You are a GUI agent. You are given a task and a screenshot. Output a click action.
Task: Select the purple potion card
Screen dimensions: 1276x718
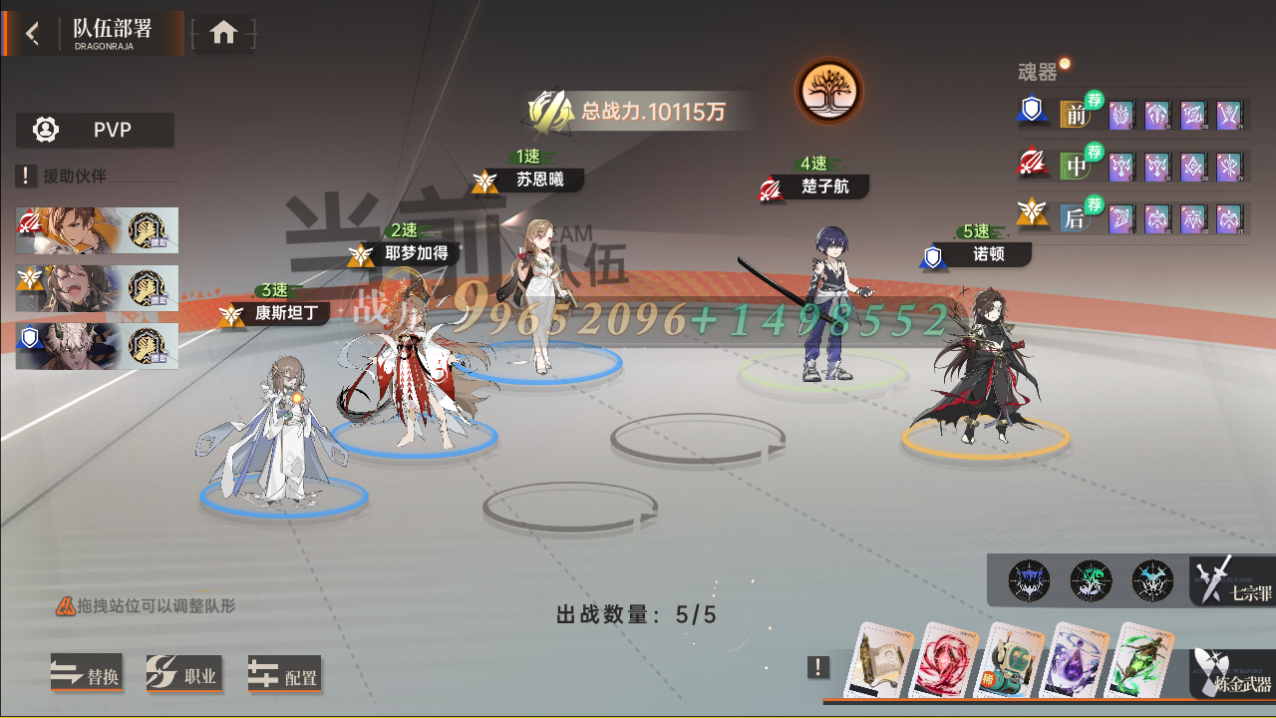click(x=1076, y=661)
